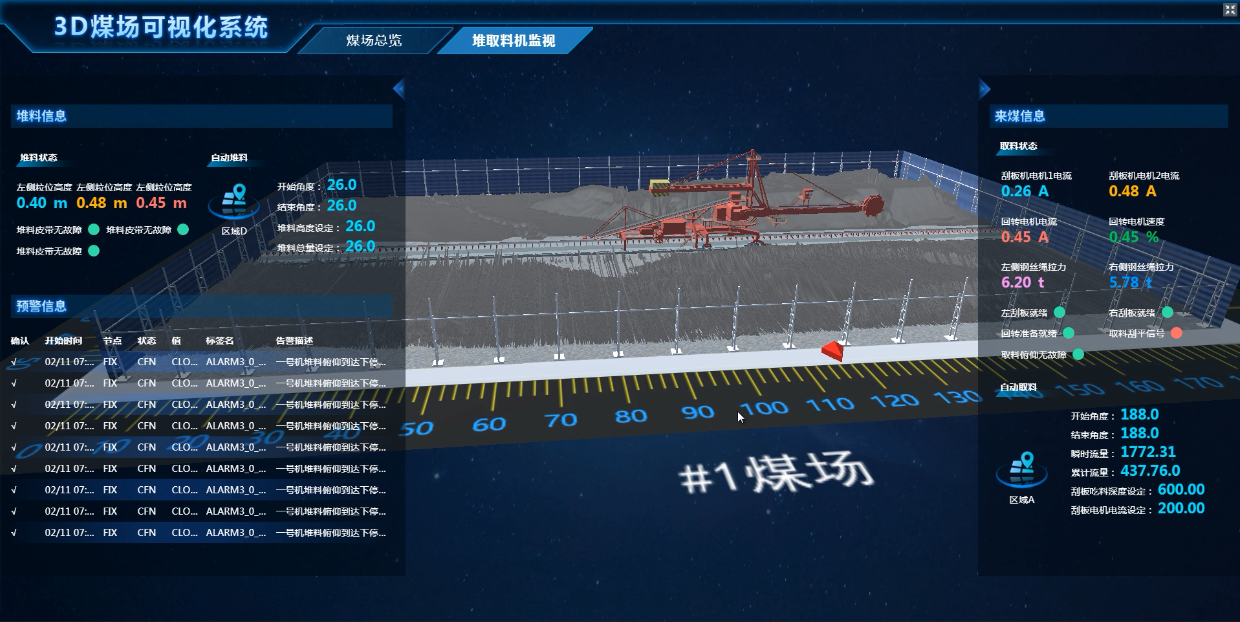1240x622 pixels.
Task: Collapse the right panel using its arrow
Action: 984,89
